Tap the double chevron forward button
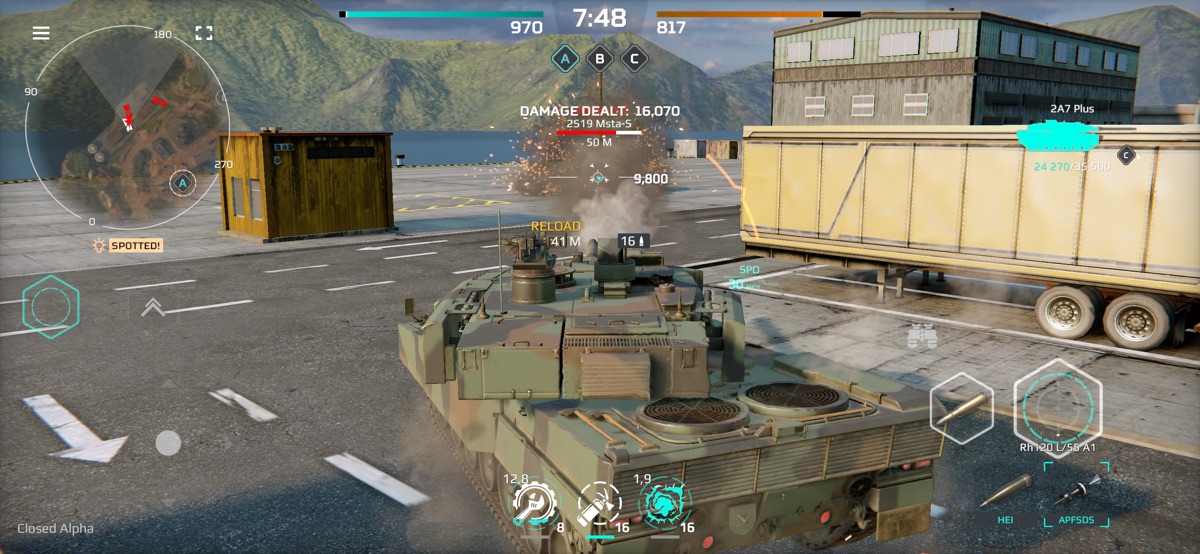Screen dimensions: 1200x554 pos(153,306)
